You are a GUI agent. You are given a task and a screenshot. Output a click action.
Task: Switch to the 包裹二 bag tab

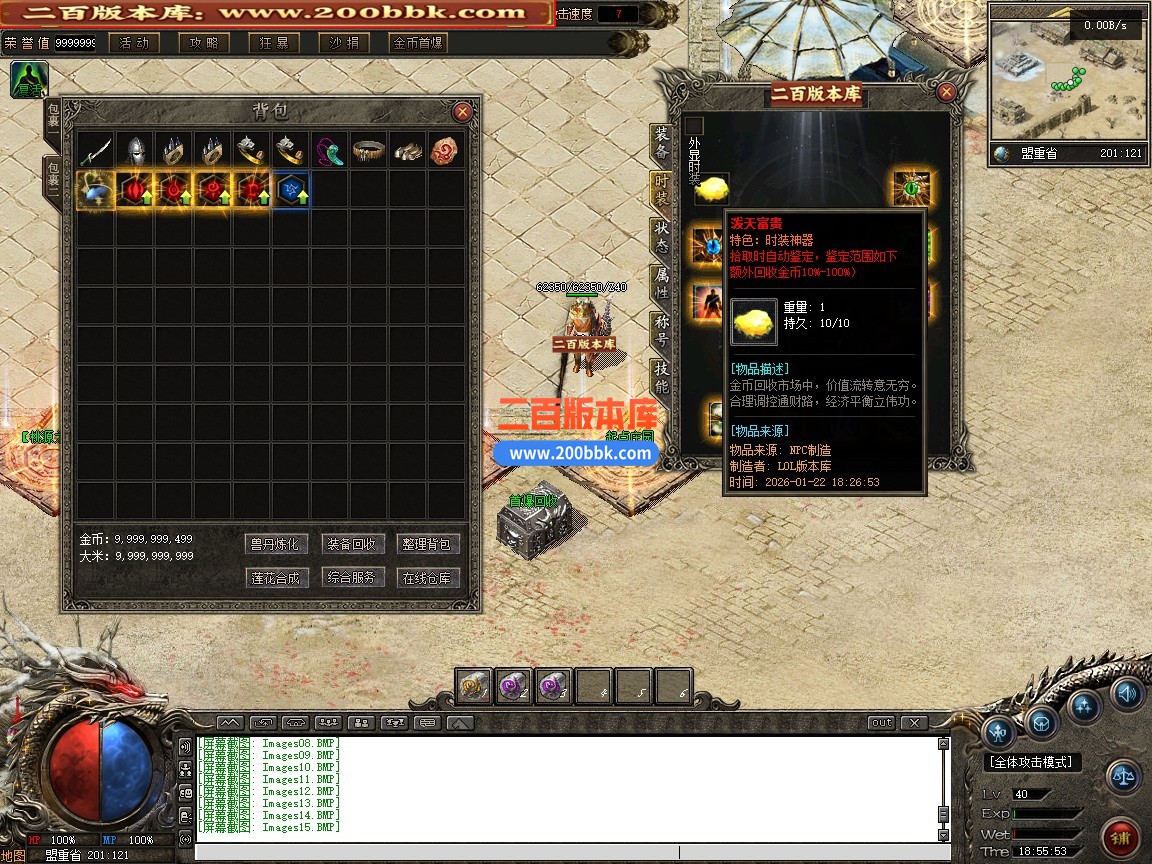(52, 177)
